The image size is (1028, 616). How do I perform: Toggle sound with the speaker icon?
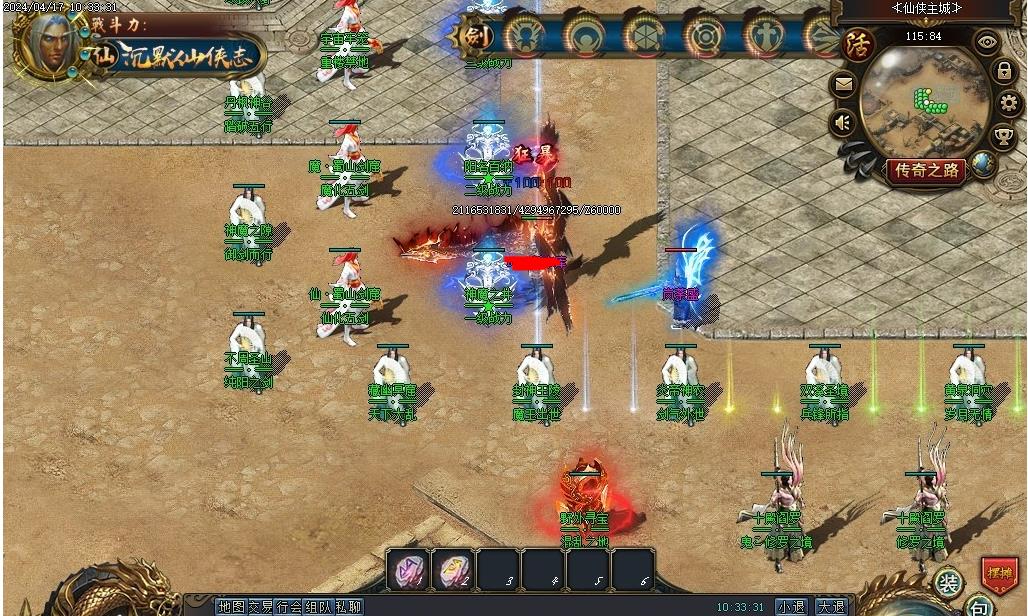coord(844,123)
